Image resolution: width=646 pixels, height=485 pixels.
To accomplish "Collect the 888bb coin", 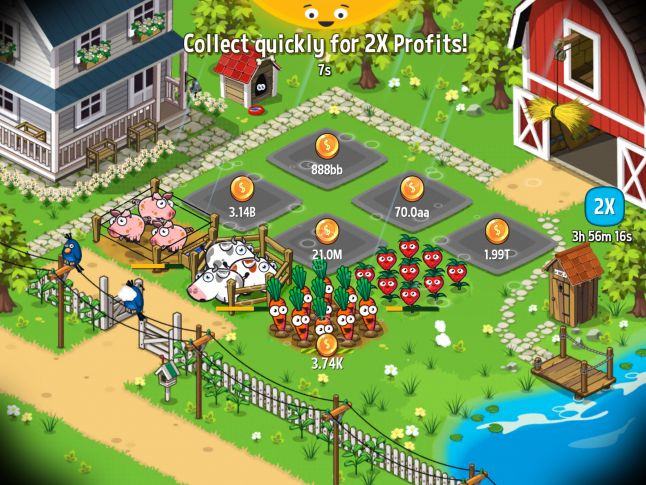I will [x=326, y=146].
